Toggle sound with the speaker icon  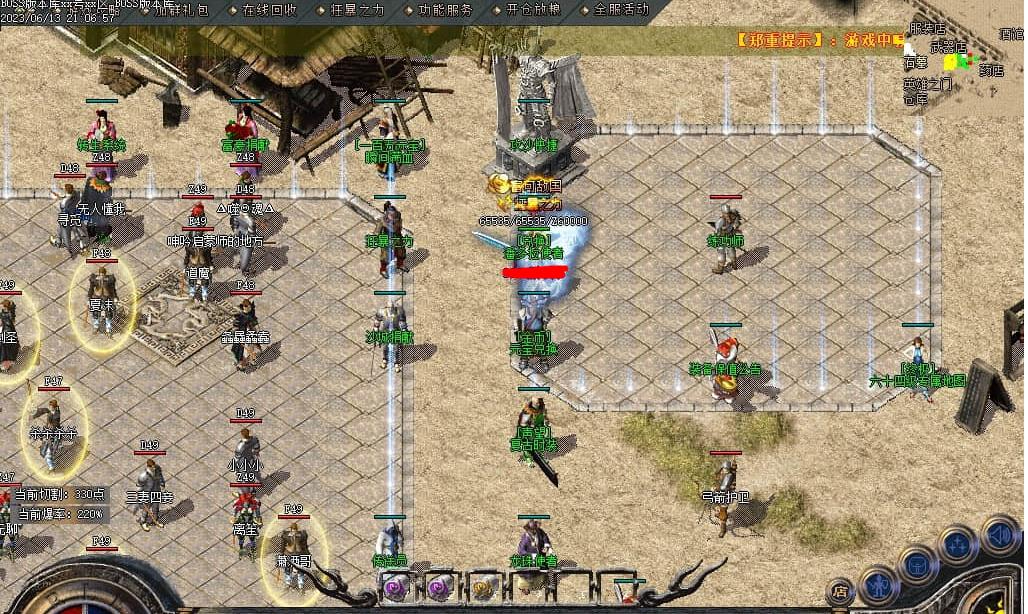point(999,533)
